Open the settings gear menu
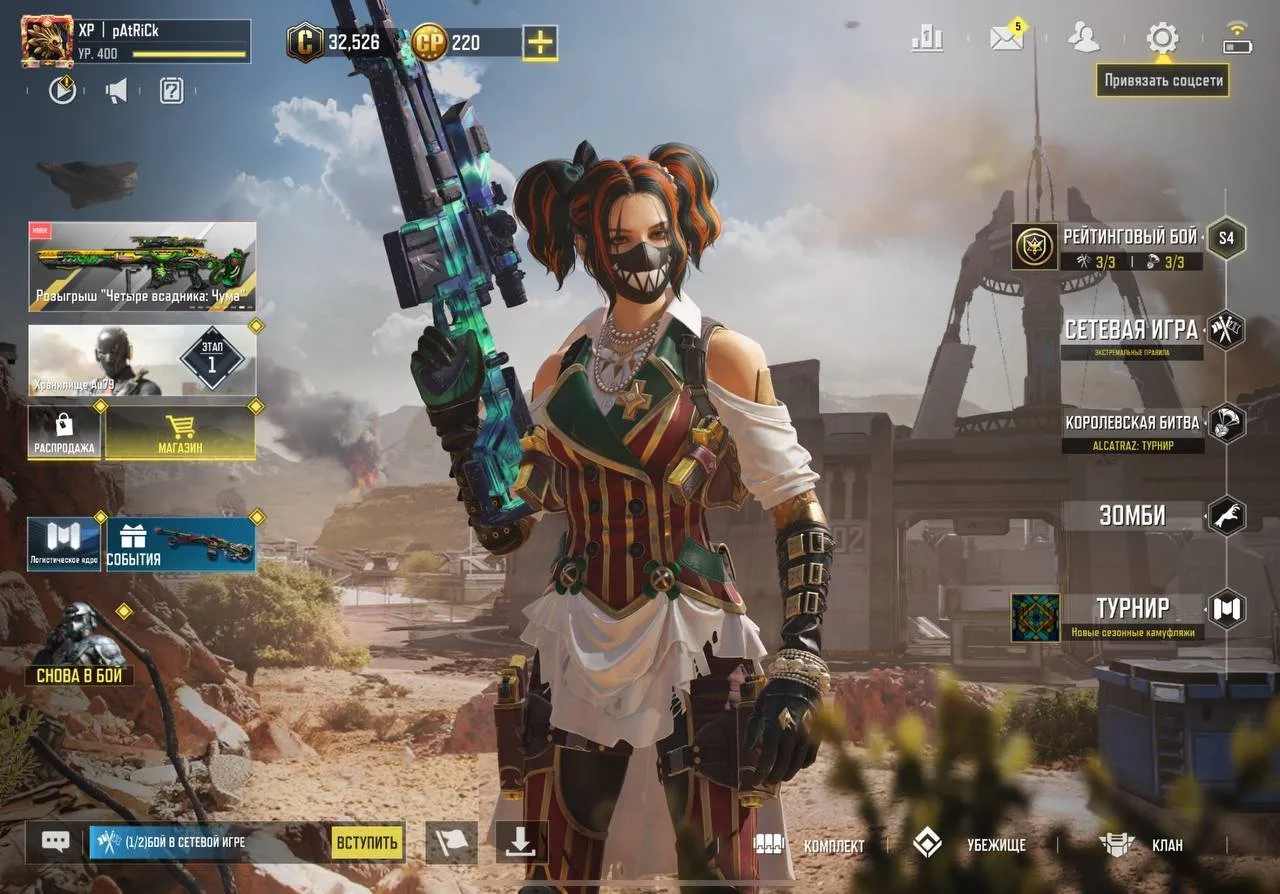Image resolution: width=1280 pixels, height=894 pixels. tap(1161, 37)
